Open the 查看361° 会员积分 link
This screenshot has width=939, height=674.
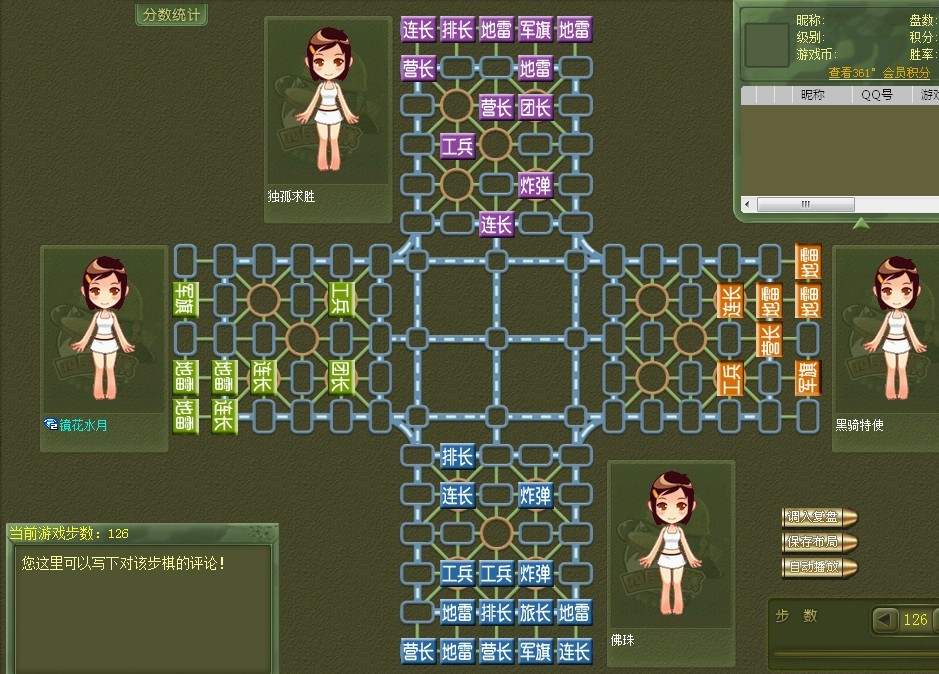[x=879, y=73]
